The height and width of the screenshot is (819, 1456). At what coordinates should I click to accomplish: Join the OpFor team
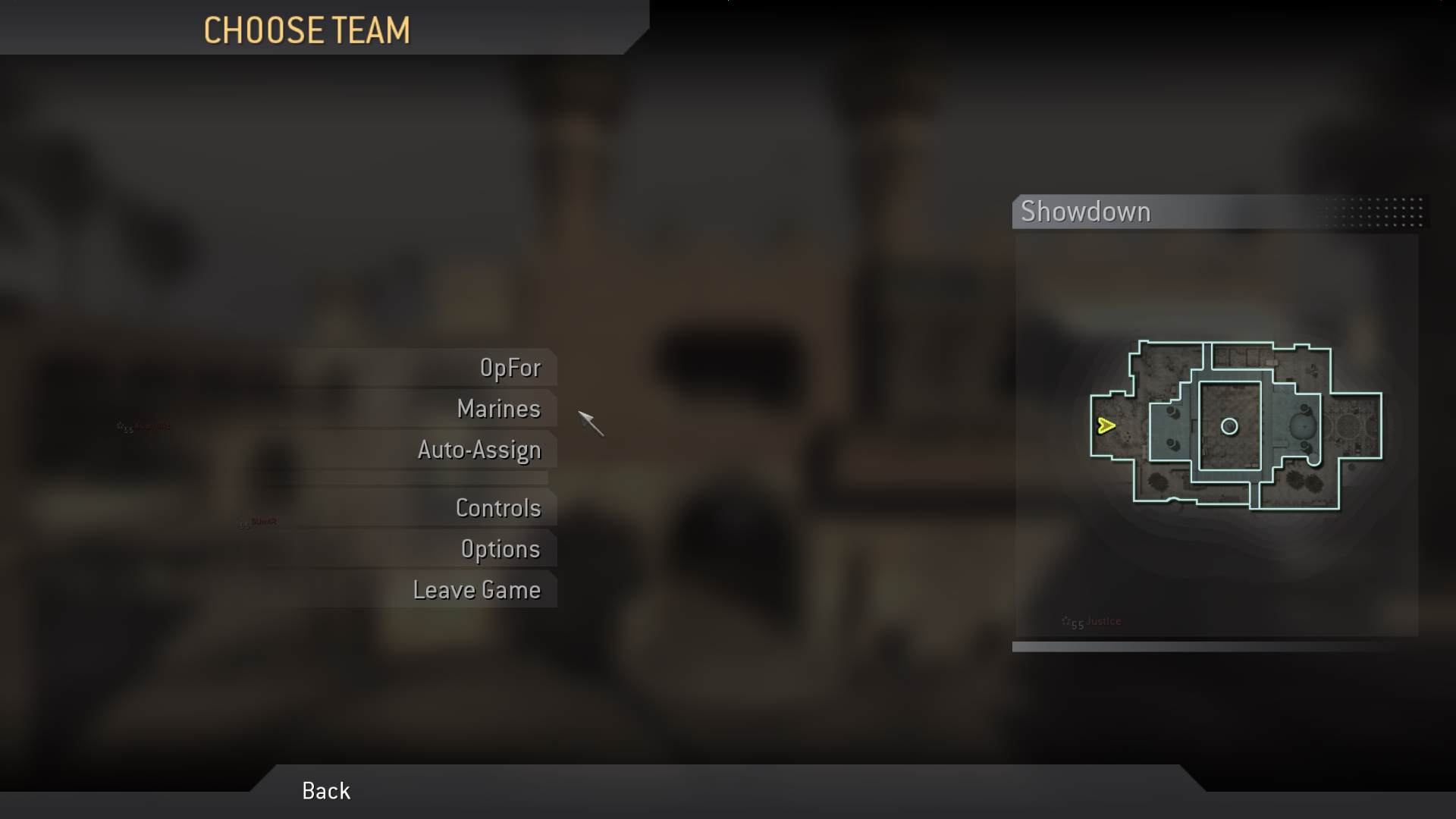point(510,368)
